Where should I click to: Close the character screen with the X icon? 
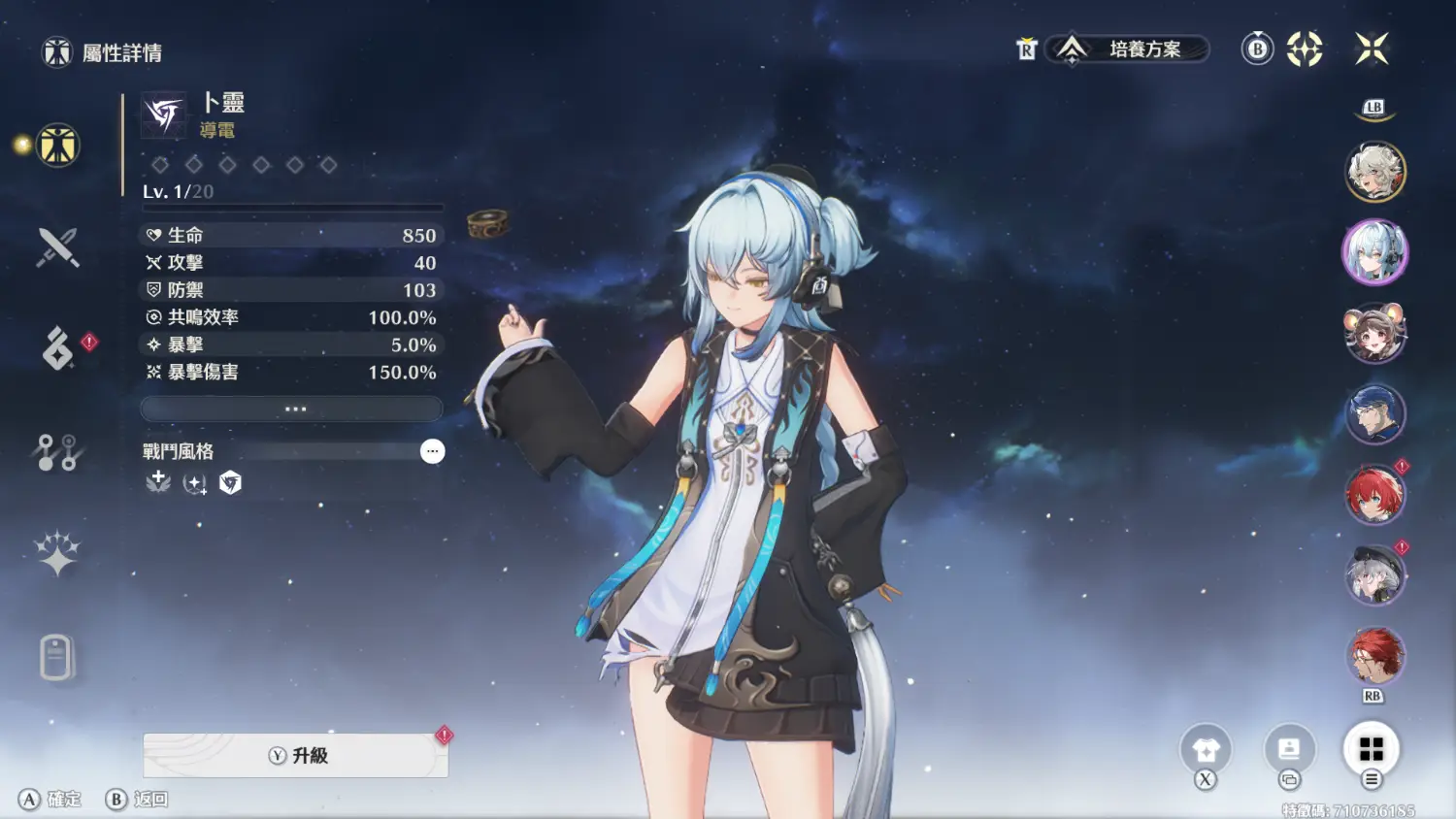[1372, 49]
